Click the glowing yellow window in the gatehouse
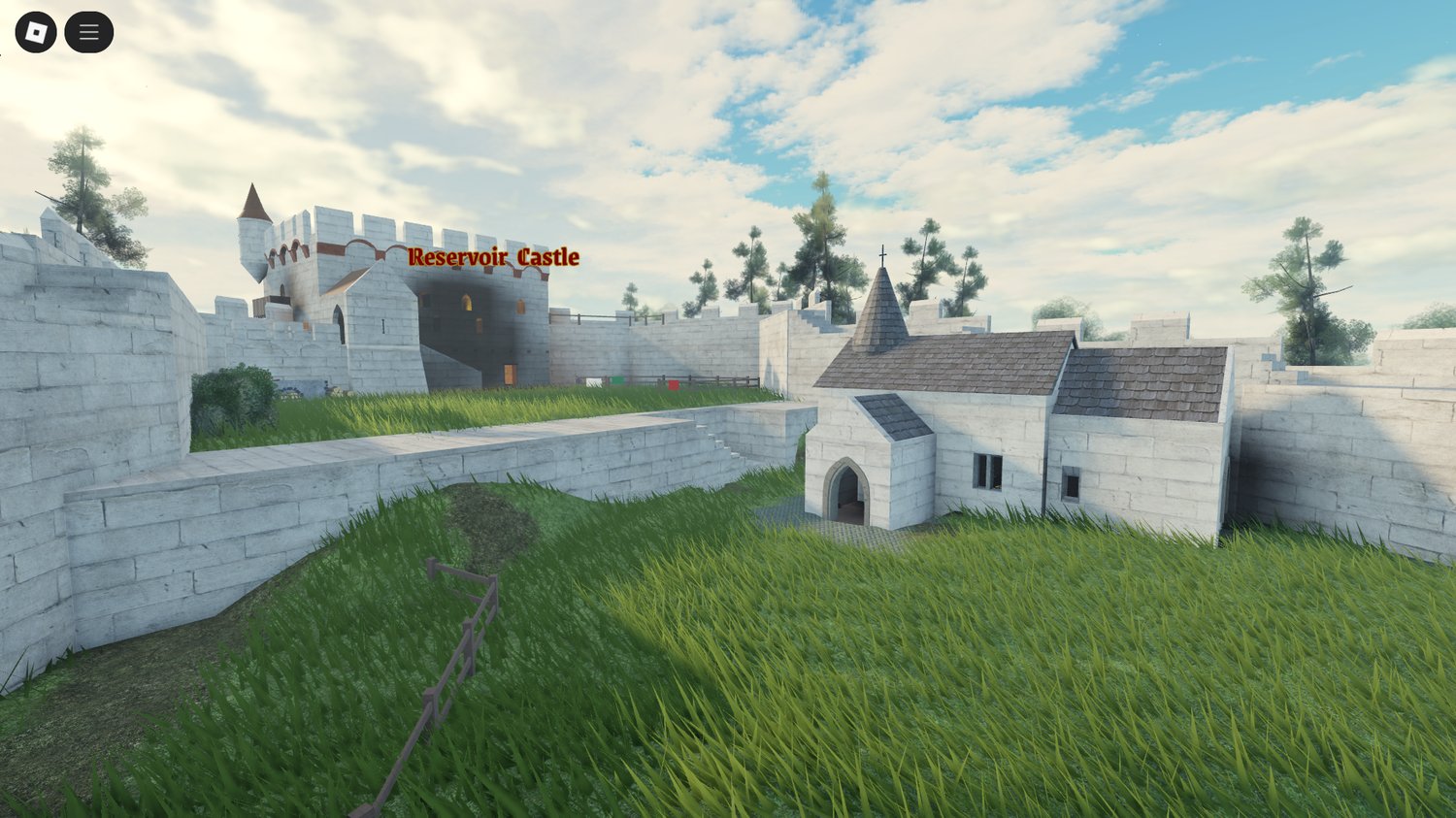Image resolution: width=1456 pixels, height=818 pixels. point(466,302)
